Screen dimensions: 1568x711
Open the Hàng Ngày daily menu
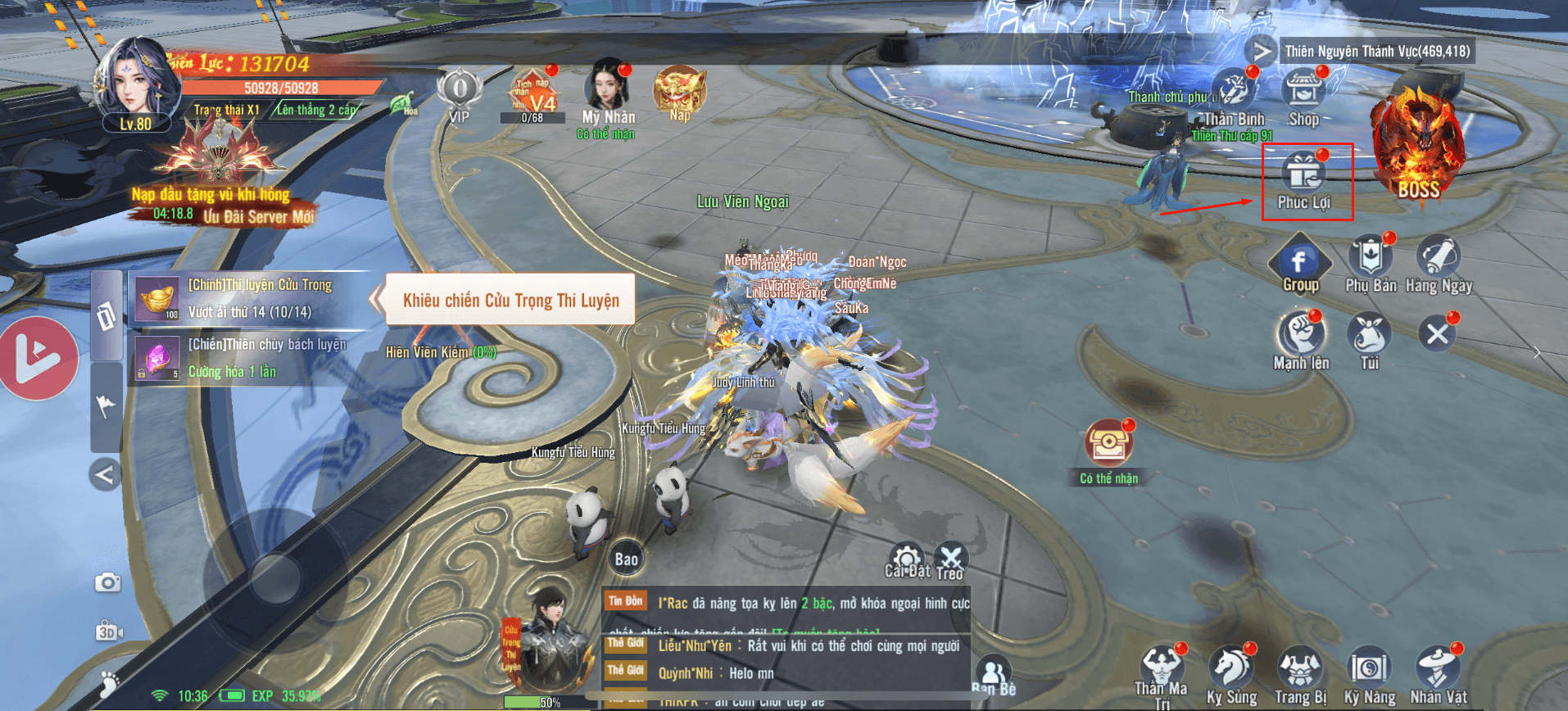[1438, 259]
